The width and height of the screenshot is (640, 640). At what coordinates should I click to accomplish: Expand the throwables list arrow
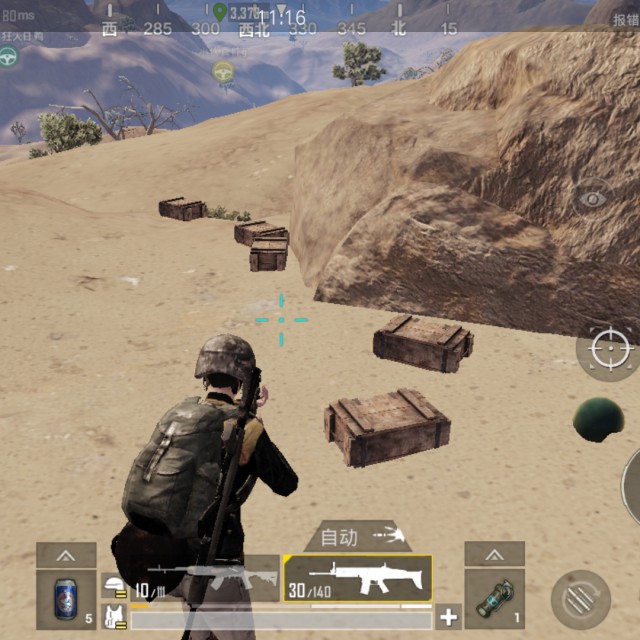[x=494, y=554]
